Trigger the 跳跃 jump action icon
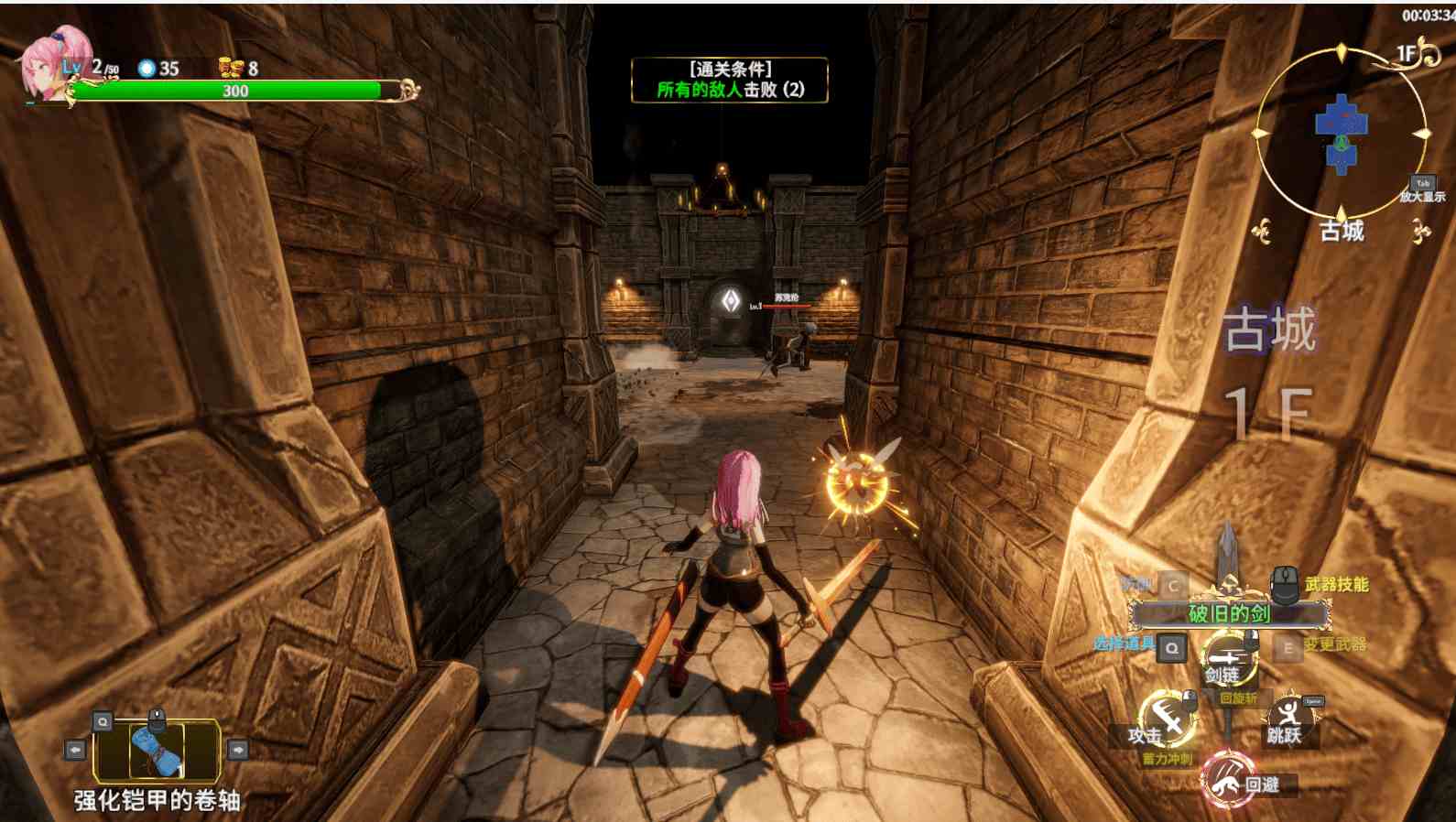The width and height of the screenshot is (1456, 822). (x=1288, y=720)
